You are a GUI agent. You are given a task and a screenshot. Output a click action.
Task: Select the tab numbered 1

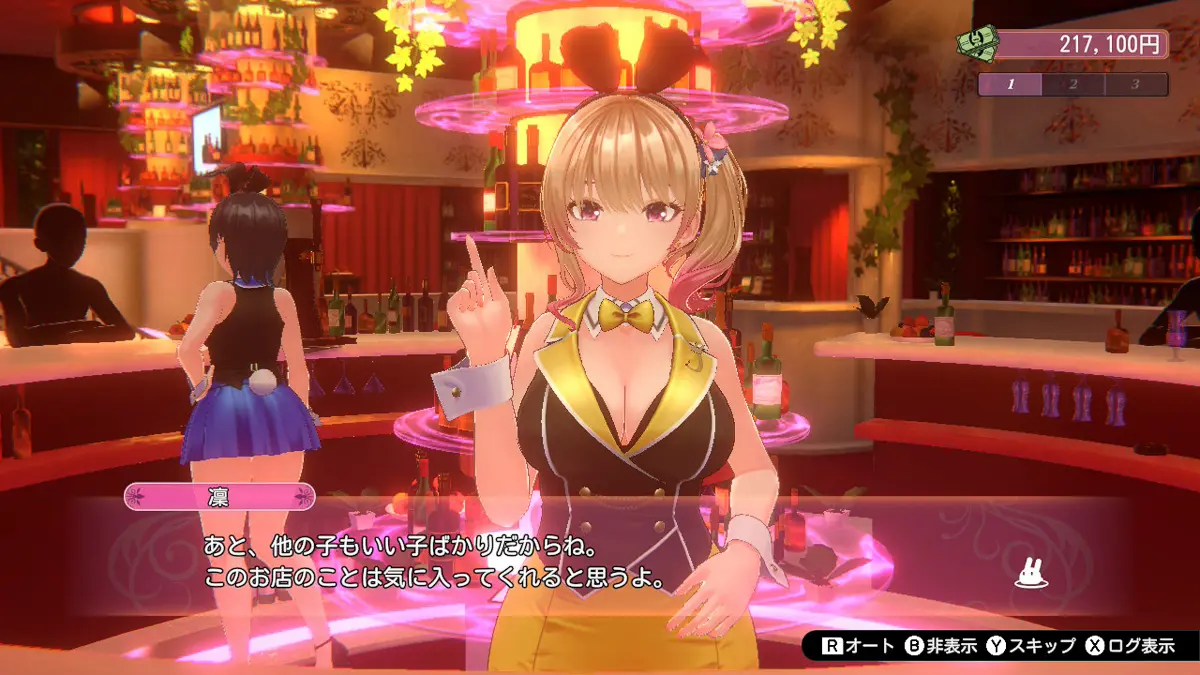[1010, 84]
